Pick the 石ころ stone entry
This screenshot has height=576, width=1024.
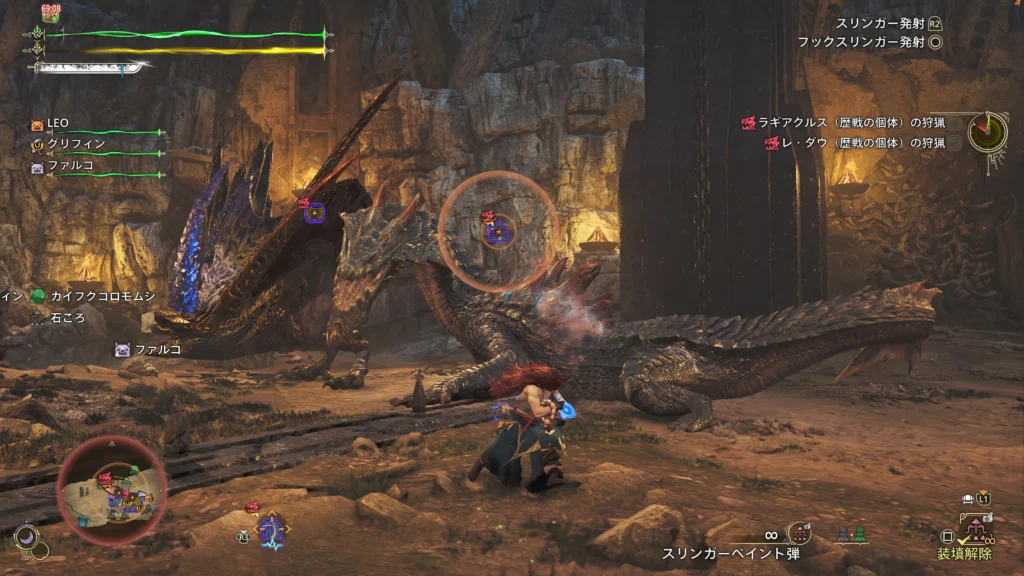tap(66, 318)
